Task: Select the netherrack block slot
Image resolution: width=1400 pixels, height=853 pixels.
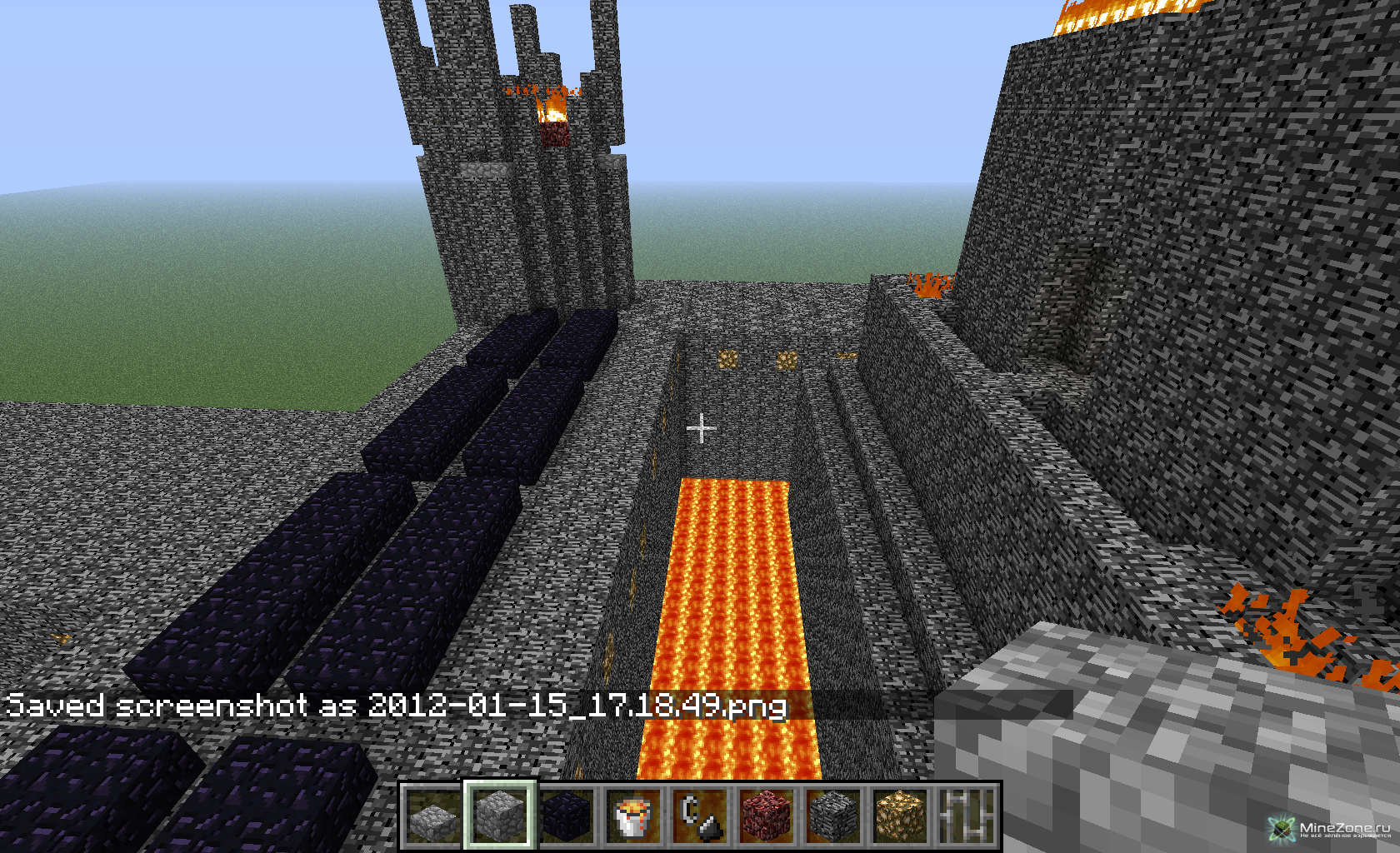Action: [767, 816]
